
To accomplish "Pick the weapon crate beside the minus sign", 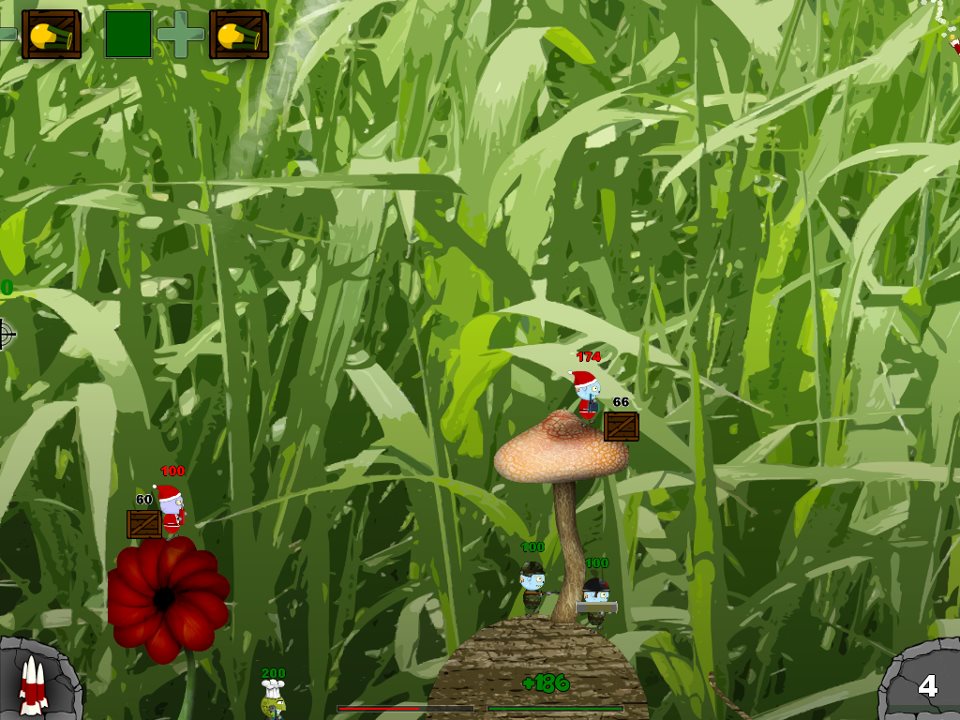I will coord(51,35).
